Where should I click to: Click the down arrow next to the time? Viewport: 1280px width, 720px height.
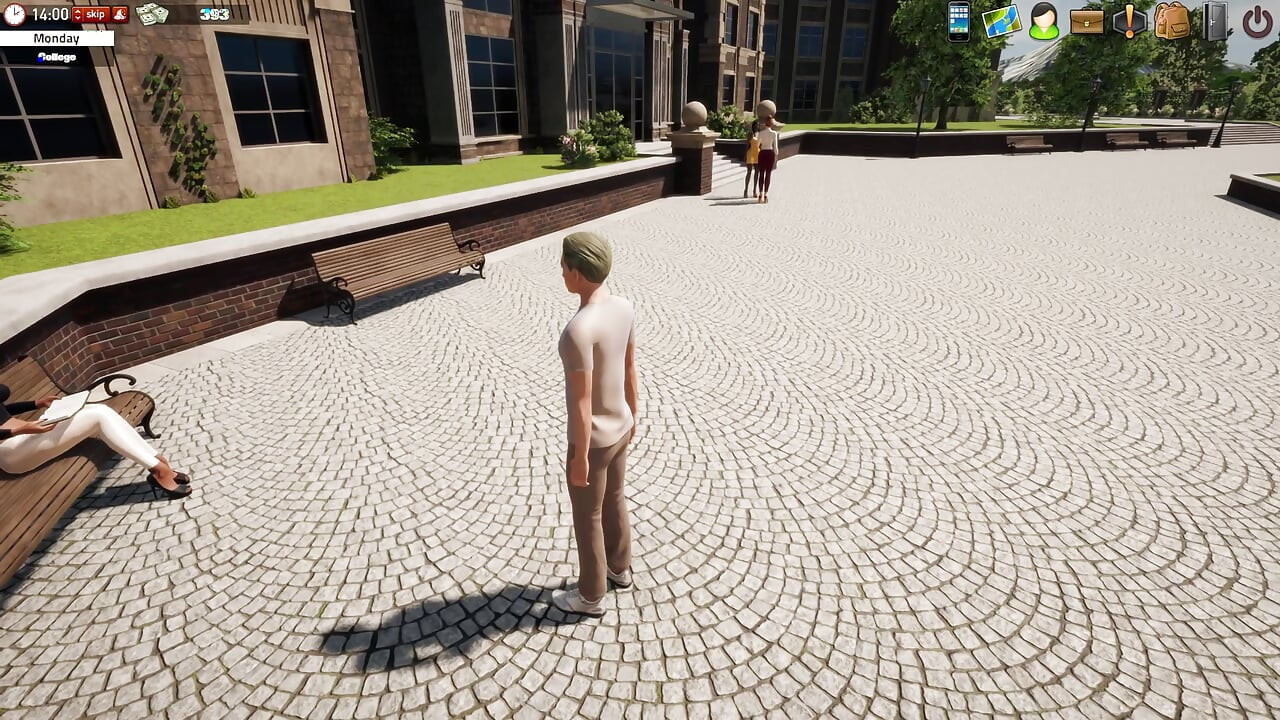pos(77,18)
